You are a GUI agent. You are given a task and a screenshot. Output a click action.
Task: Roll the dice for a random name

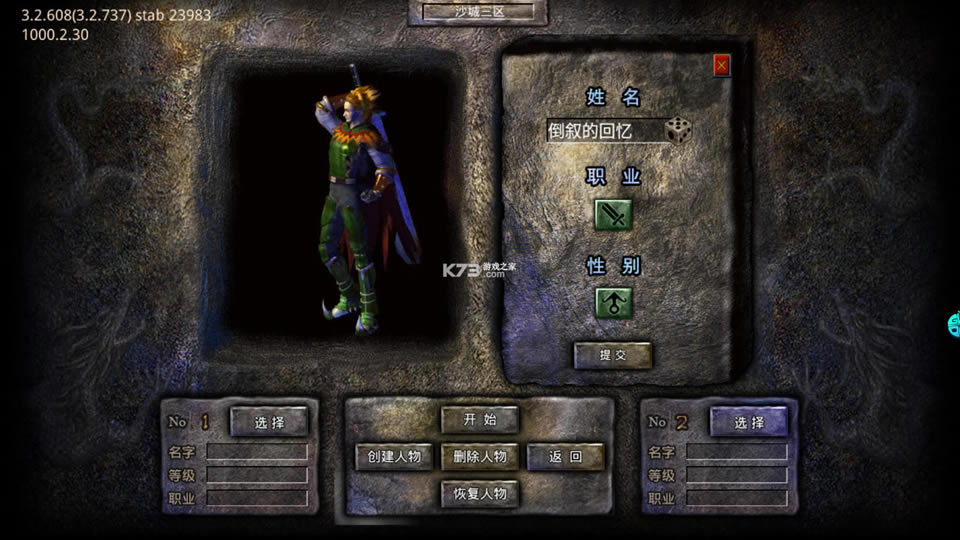[679, 130]
